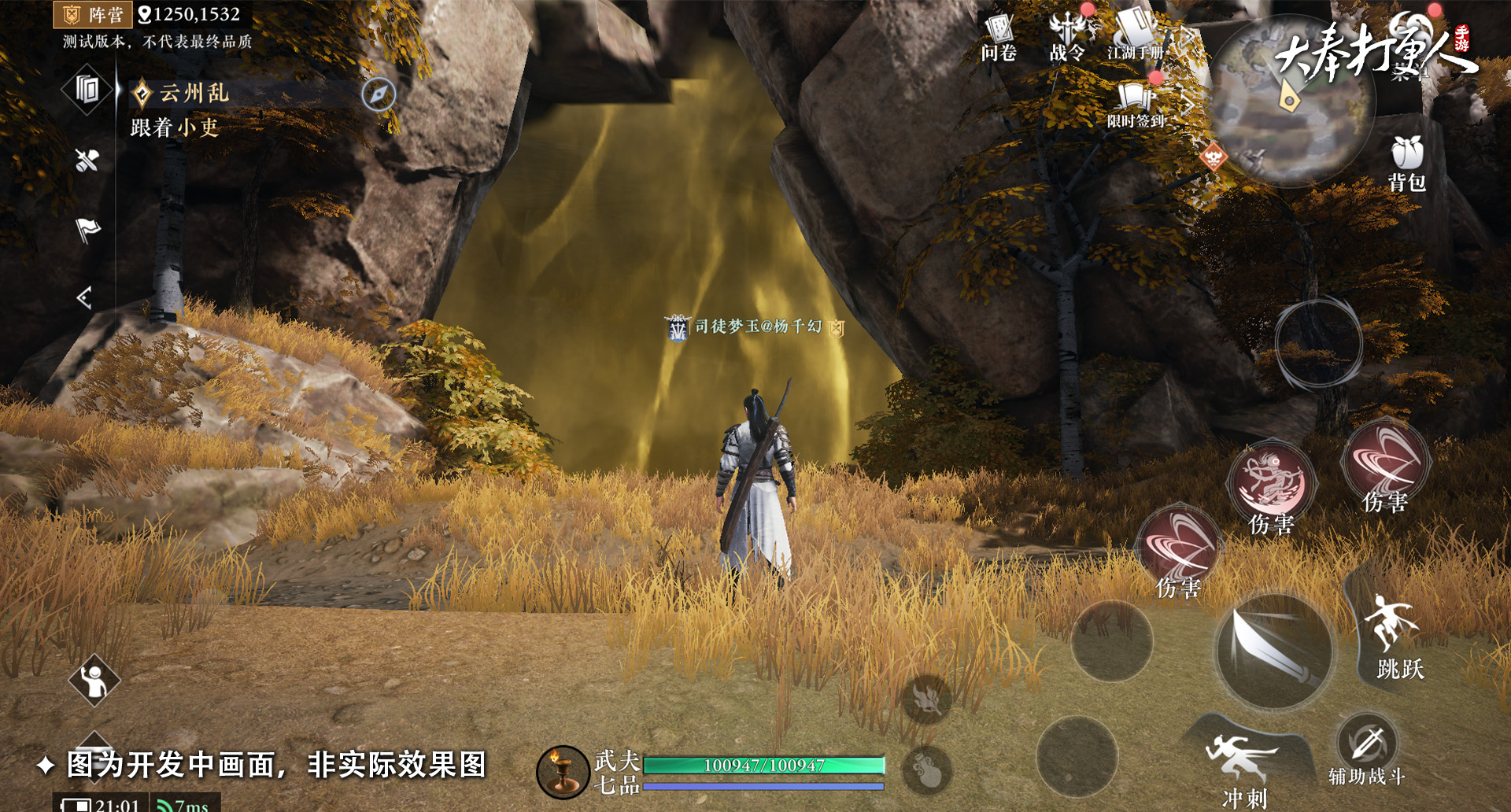Open the 战令 battle pass
The height and width of the screenshot is (812, 1511).
[1067, 37]
